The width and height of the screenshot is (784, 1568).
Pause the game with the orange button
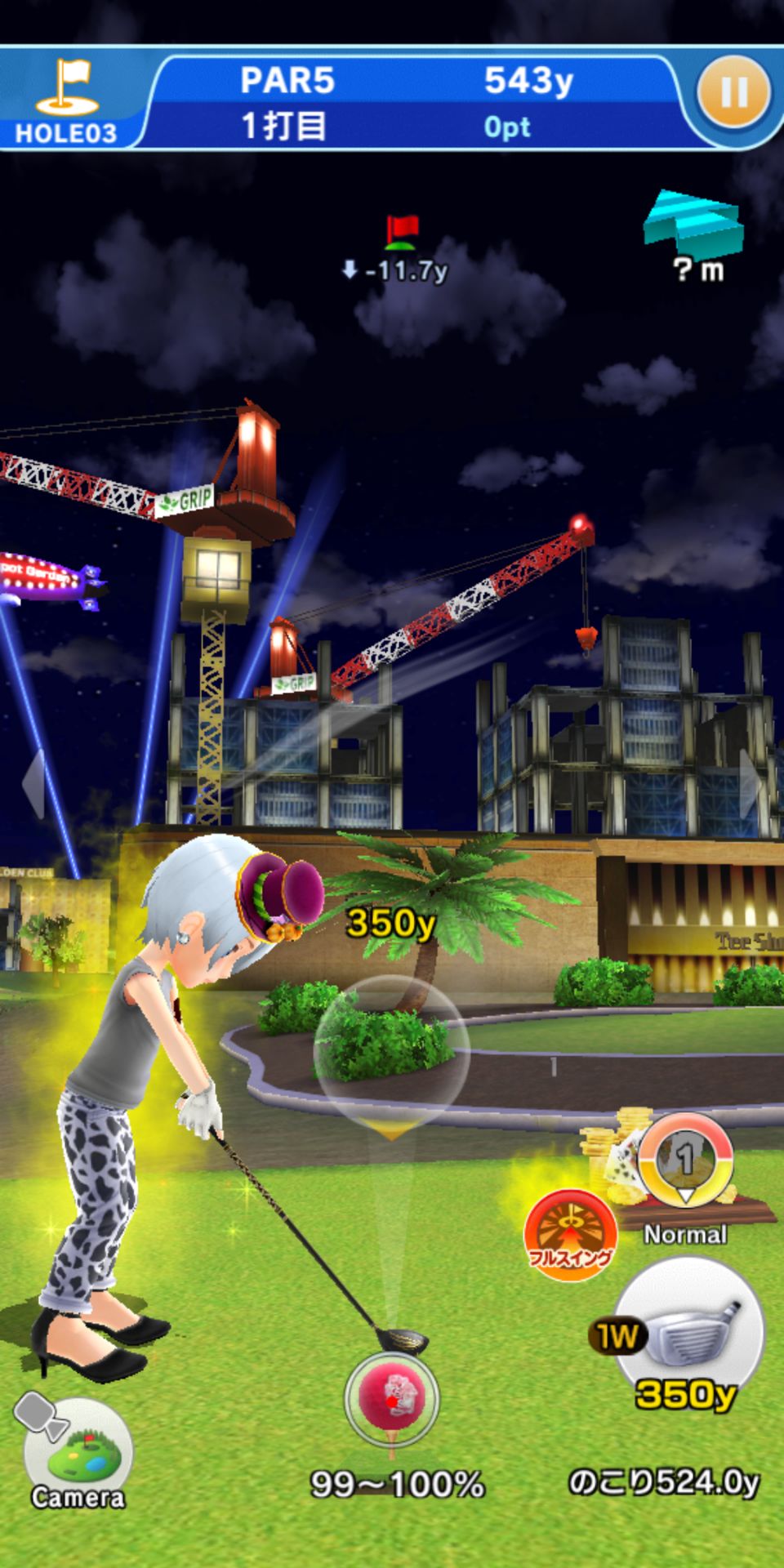click(733, 92)
